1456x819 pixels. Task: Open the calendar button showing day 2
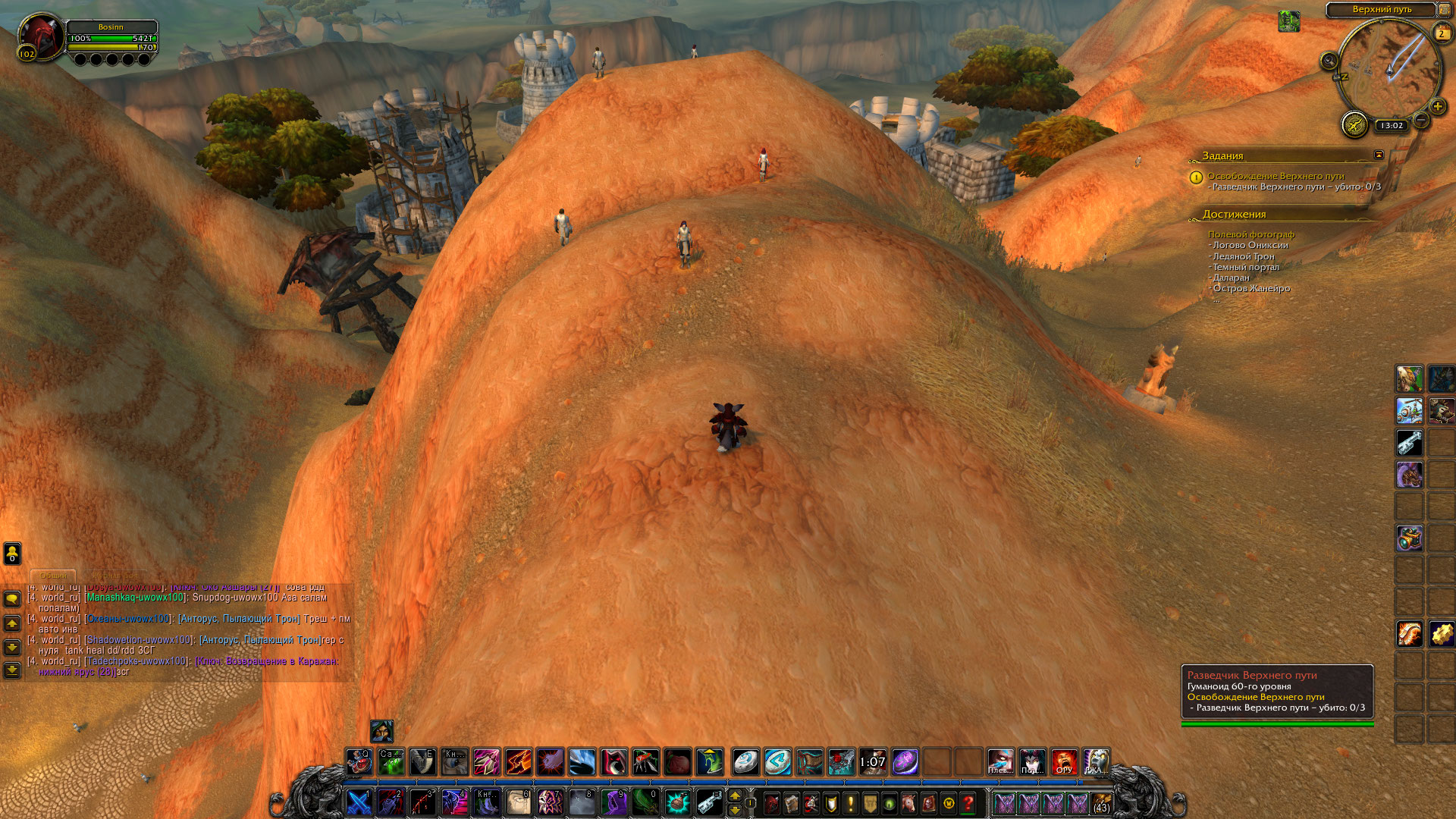pos(1441,33)
